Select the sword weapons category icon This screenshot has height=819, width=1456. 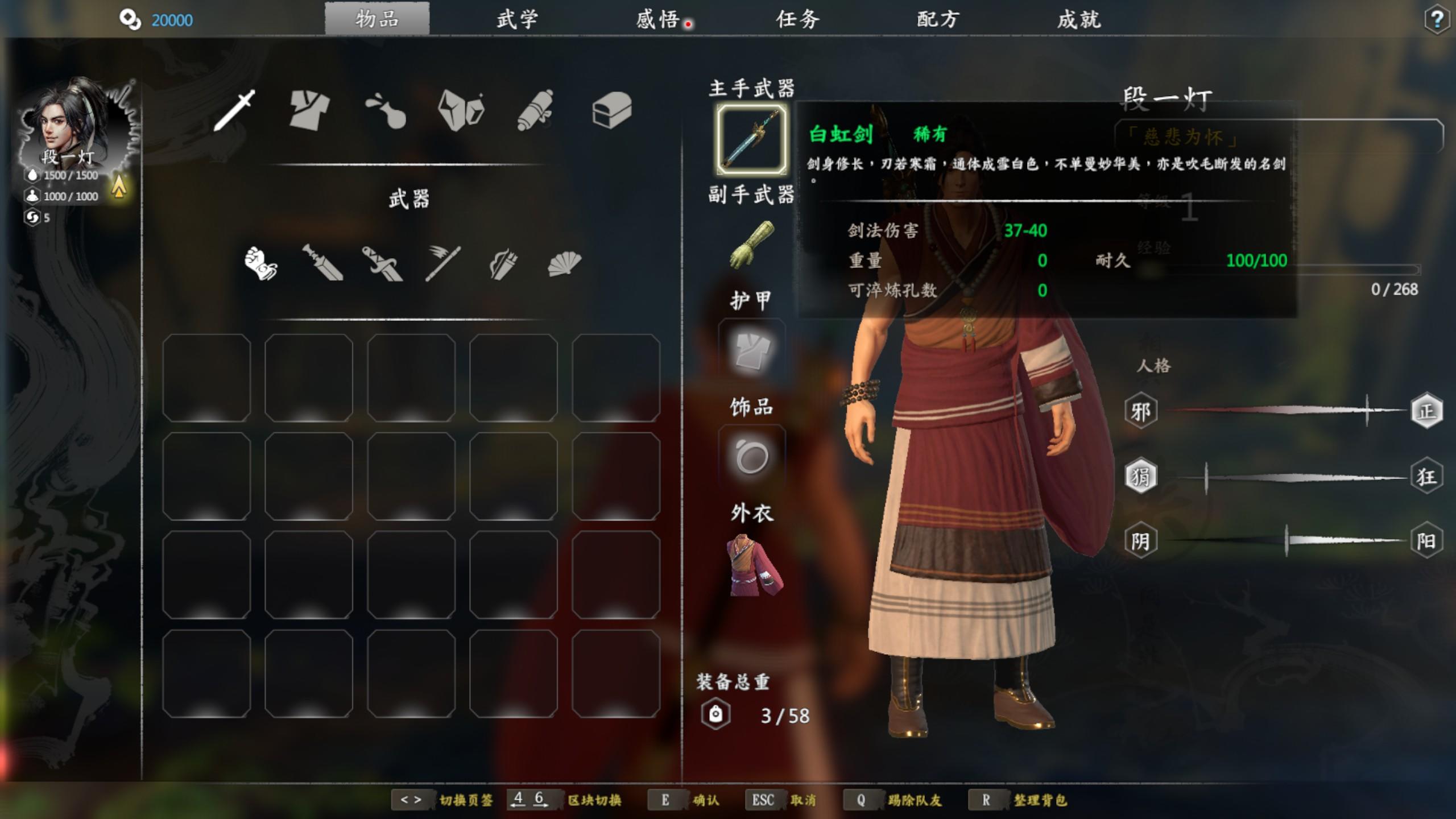coord(235,109)
